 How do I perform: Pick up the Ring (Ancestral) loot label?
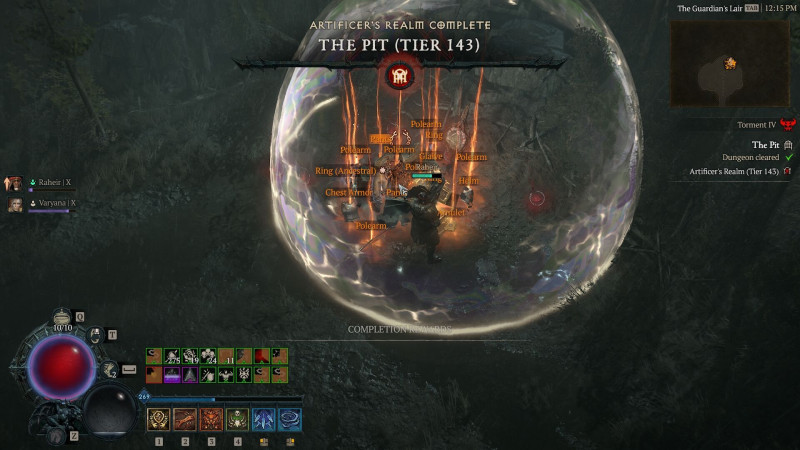coord(345,171)
